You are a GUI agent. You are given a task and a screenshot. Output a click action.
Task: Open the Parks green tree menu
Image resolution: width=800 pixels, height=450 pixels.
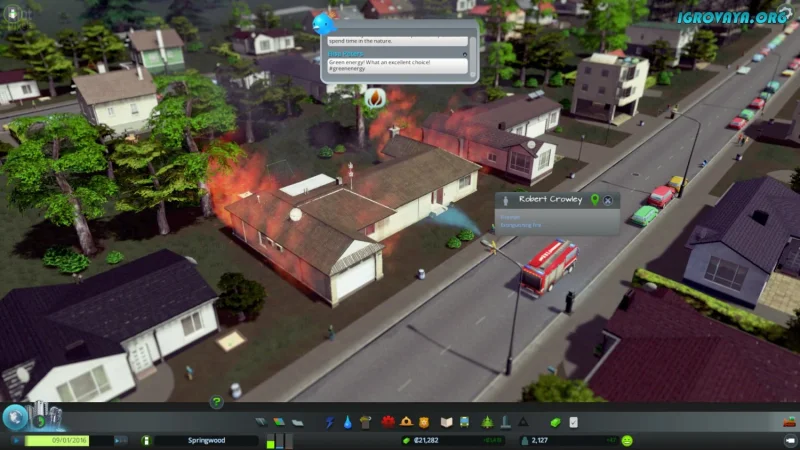click(x=487, y=422)
